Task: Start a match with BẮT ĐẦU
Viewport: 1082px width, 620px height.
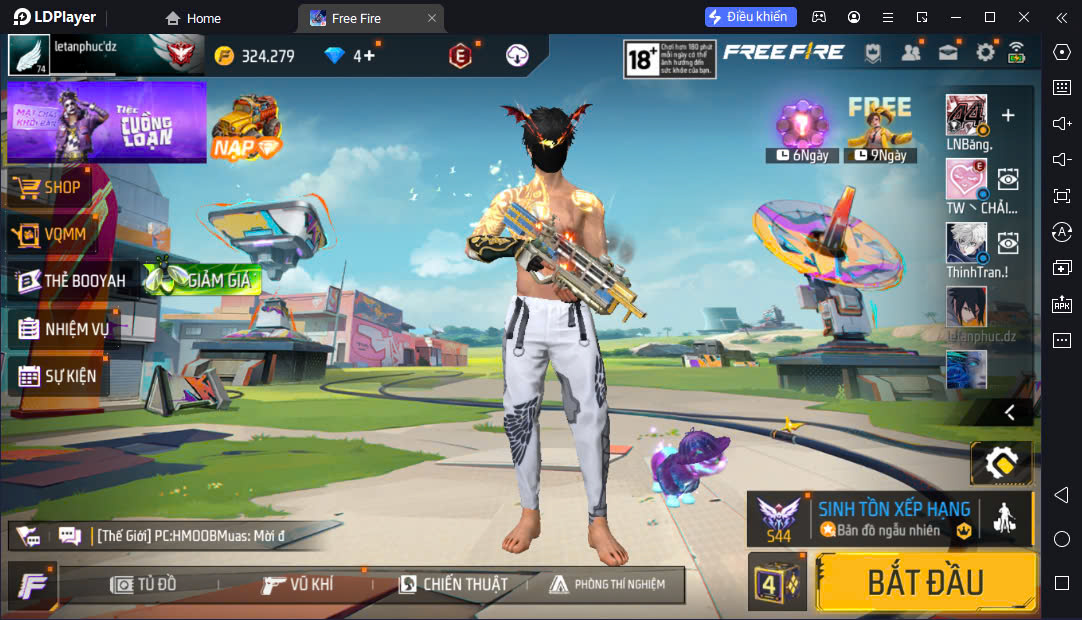Action: [x=925, y=582]
